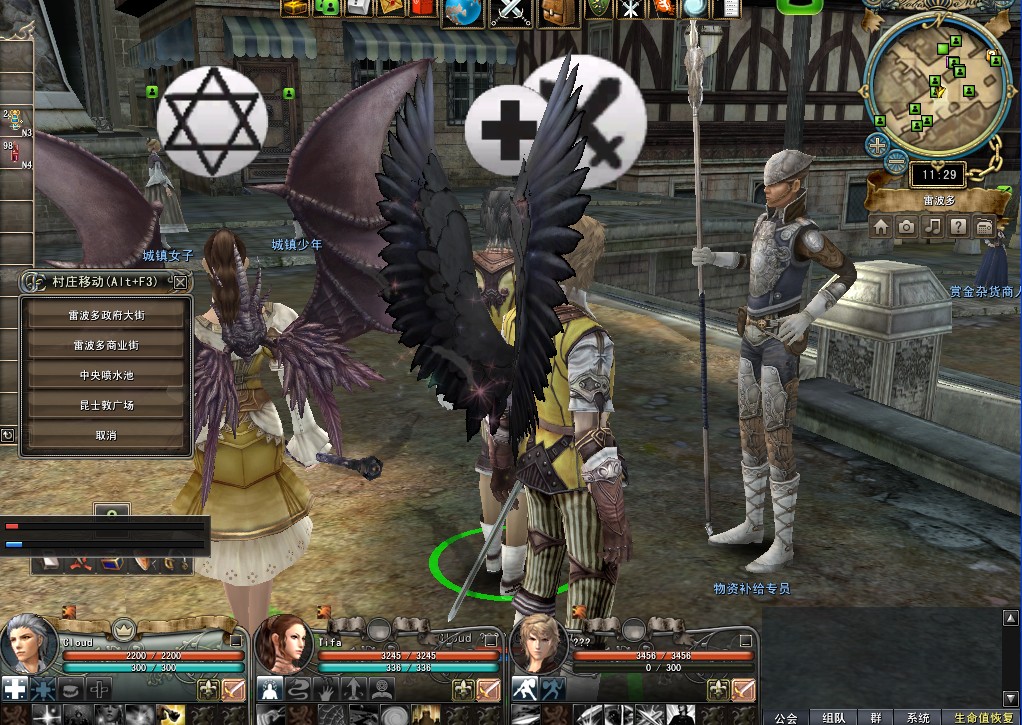
Task: Switch to the 公会 chat tab
Action: [x=786, y=717]
